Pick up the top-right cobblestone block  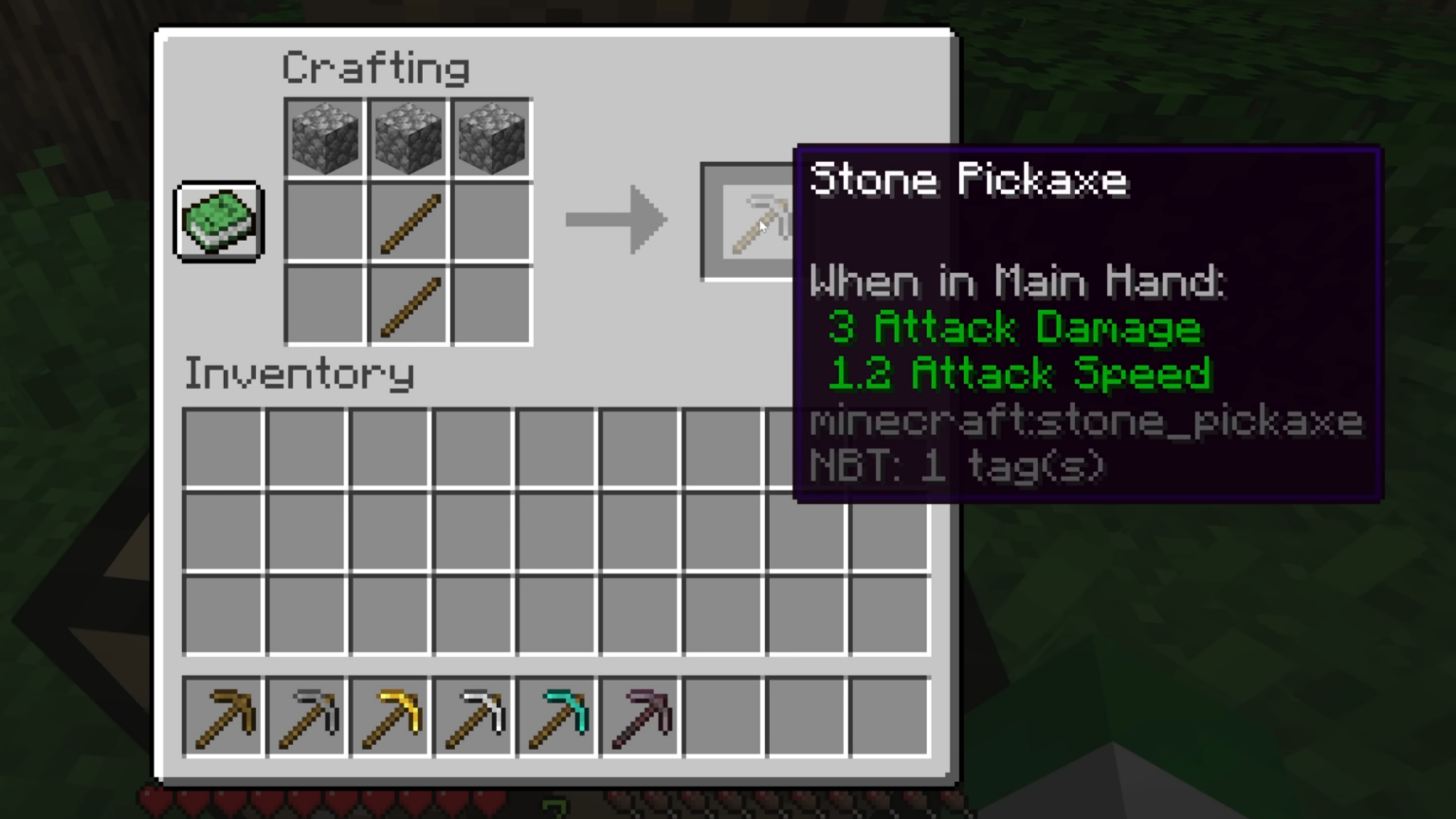[491, 136]
